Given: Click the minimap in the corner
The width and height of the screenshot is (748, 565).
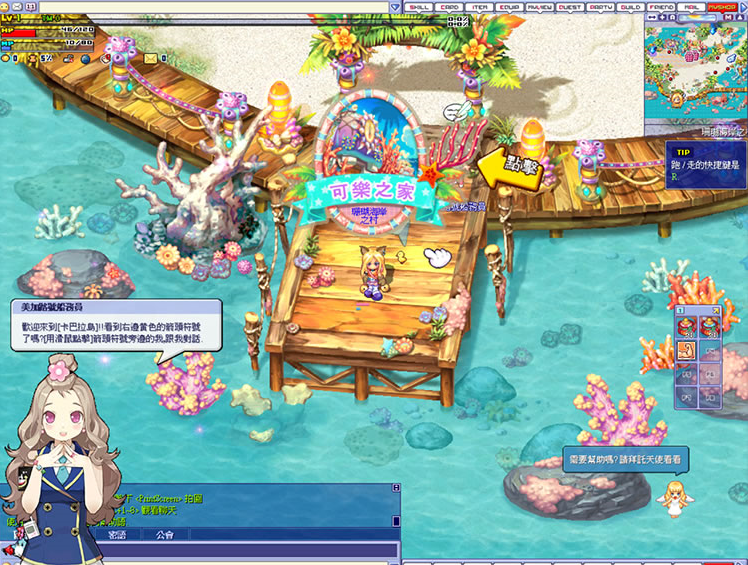Looking at the screenshot, I should click(695, 68).
